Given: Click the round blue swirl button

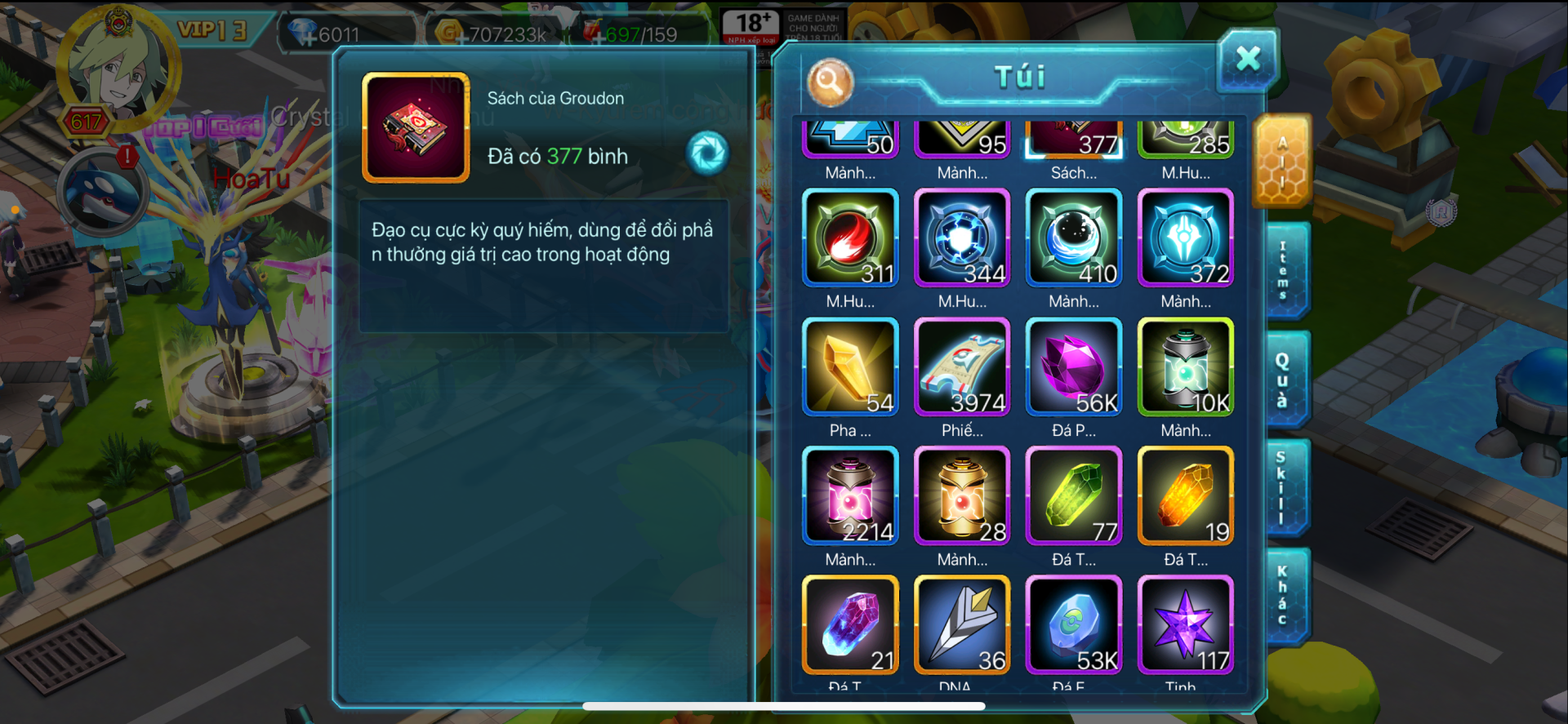Looking at the screenshot, I should click(707, 153).
